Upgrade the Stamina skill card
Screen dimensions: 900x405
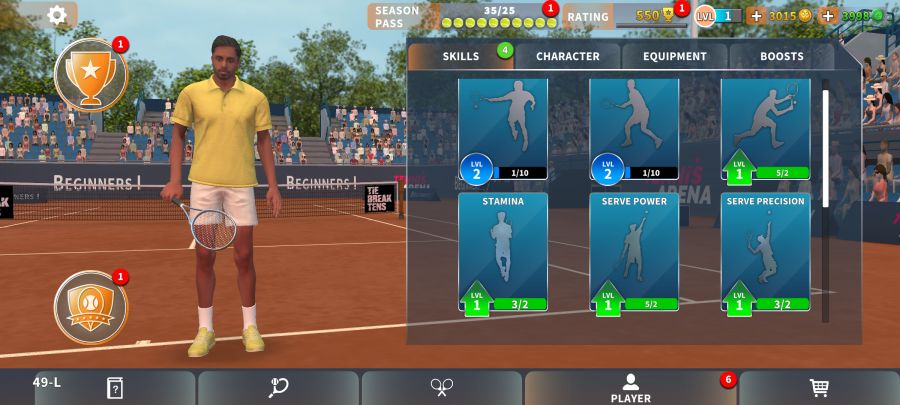(x=503, y=252)
